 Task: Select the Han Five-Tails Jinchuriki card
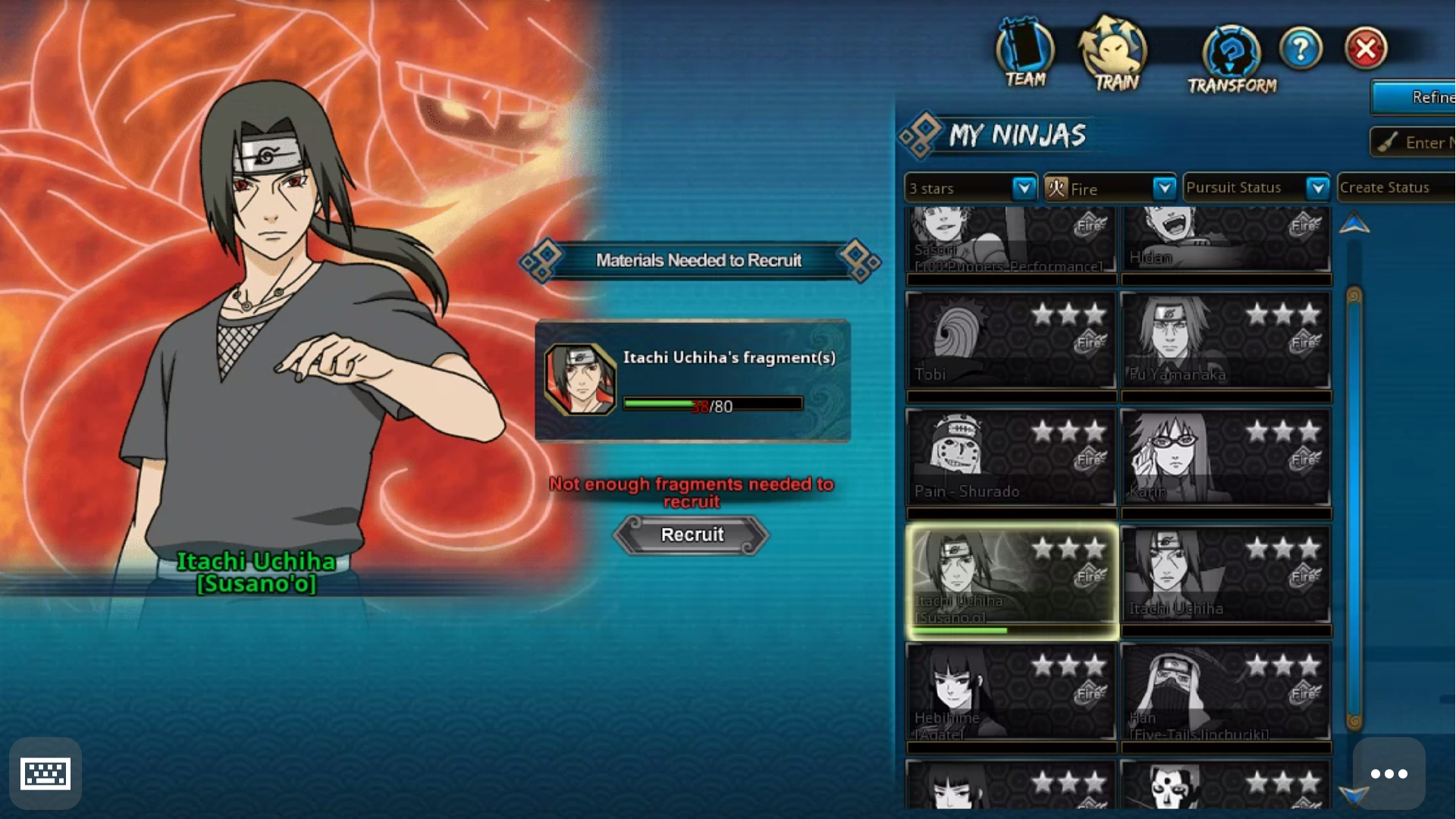(1225, 692)
